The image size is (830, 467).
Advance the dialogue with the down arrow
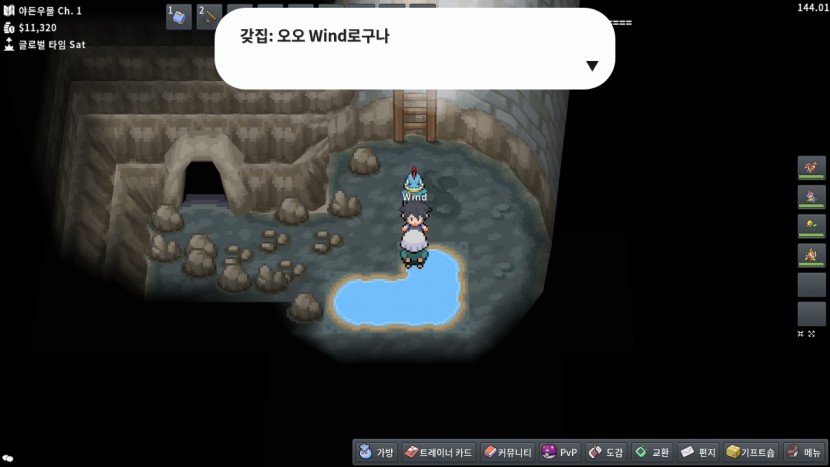point(592,66)
